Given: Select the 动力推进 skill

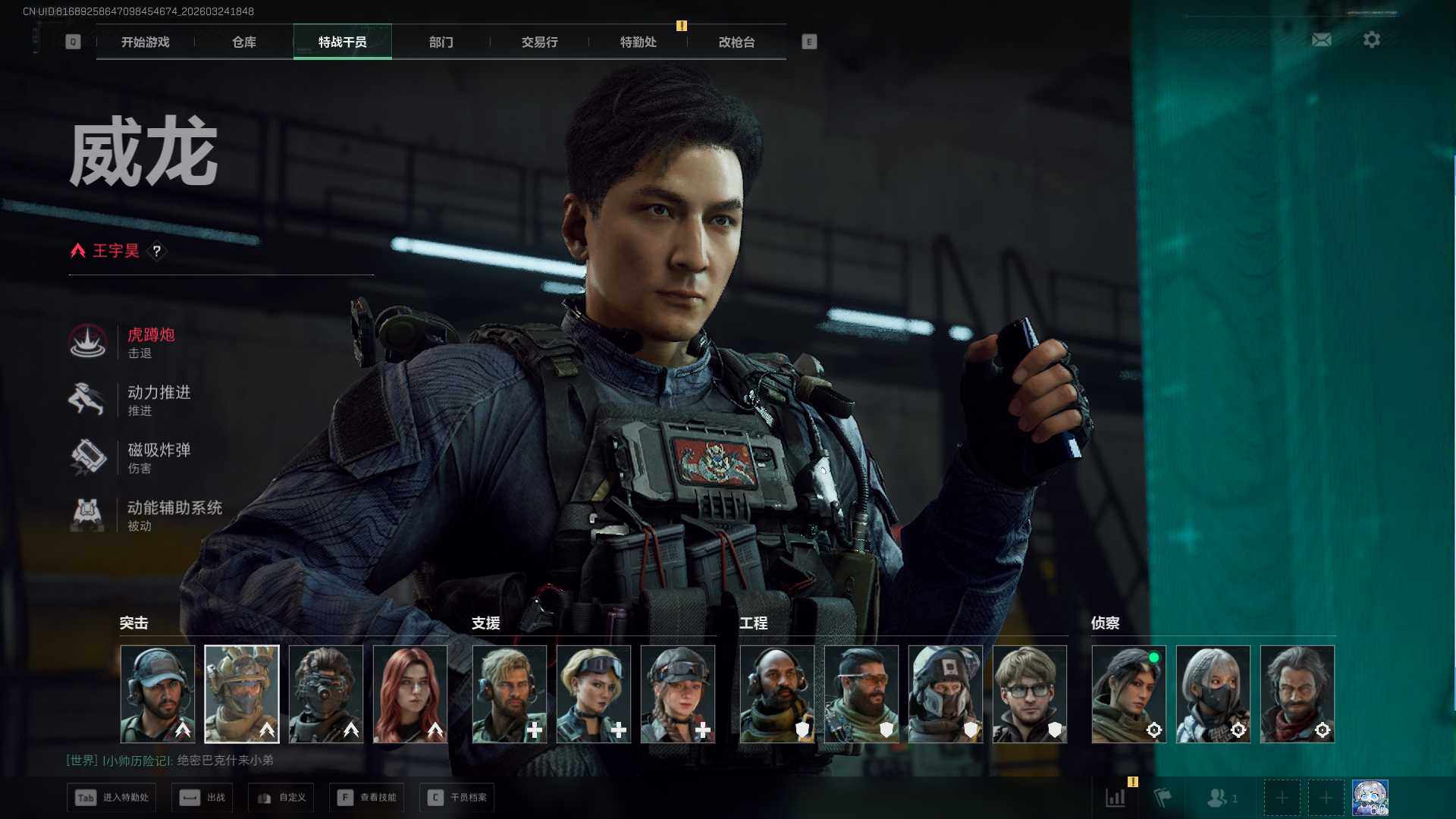Looking at the screenshot, I should coord(158,400).
